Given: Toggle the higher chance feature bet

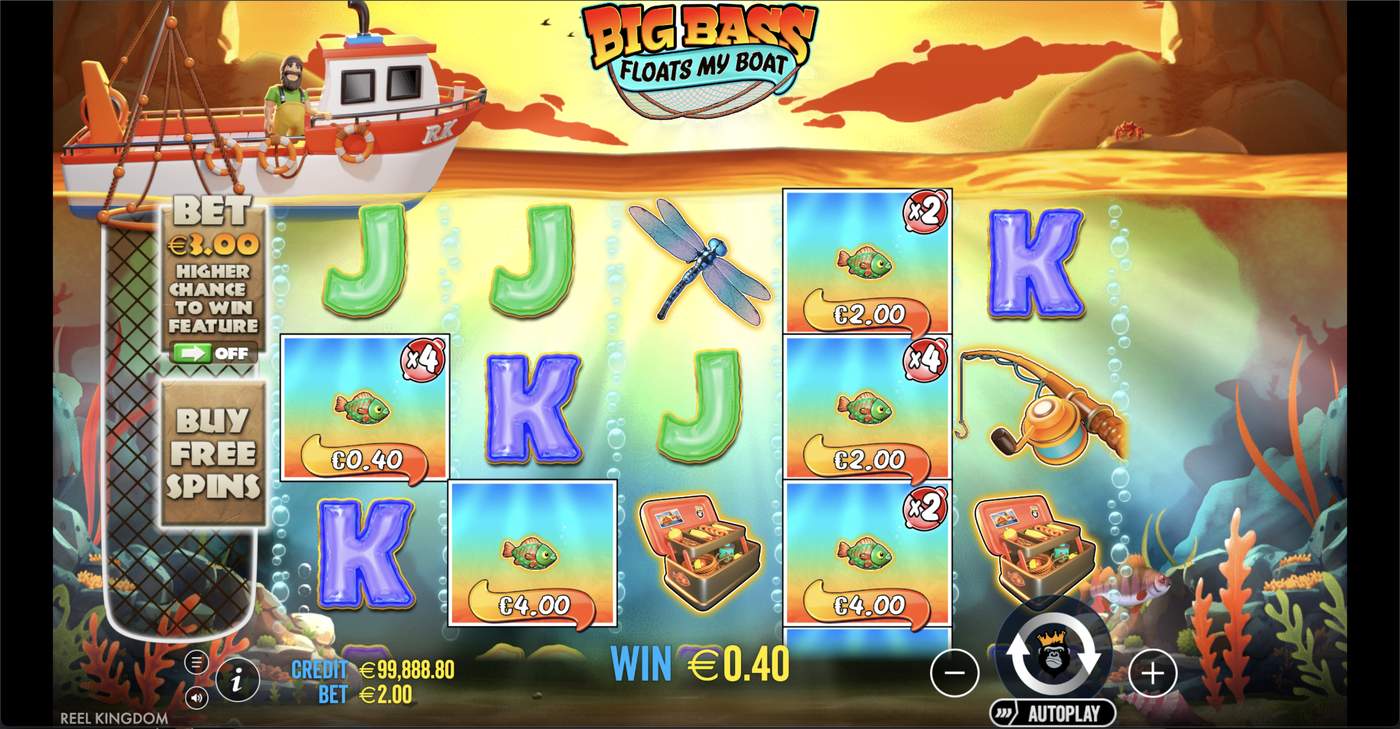Looking at the screenshot, I should (213, 353).
